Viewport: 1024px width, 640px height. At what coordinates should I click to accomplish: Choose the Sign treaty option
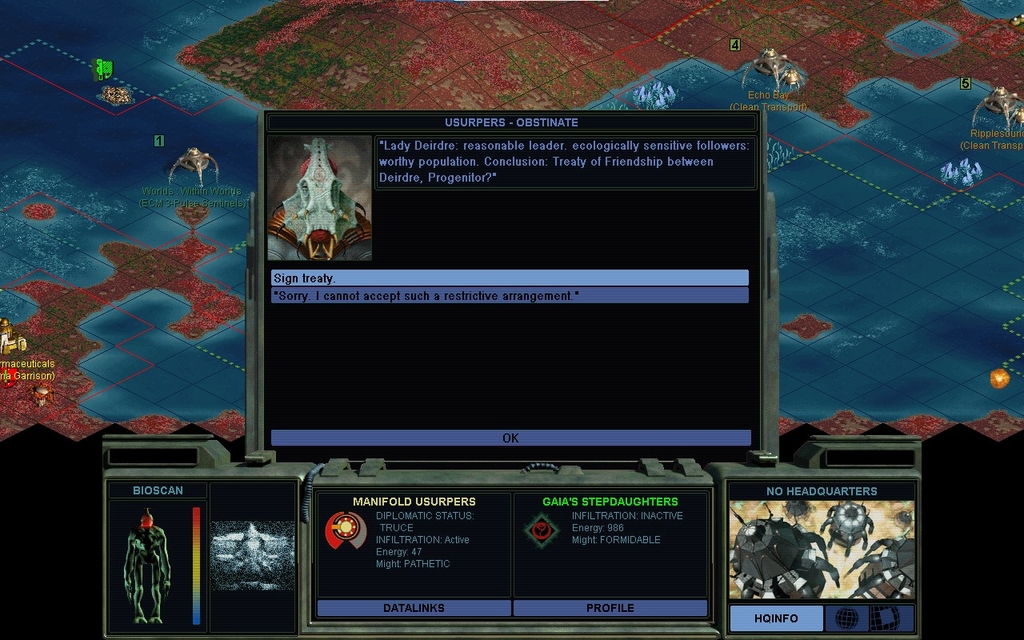(x=509, y=278)
